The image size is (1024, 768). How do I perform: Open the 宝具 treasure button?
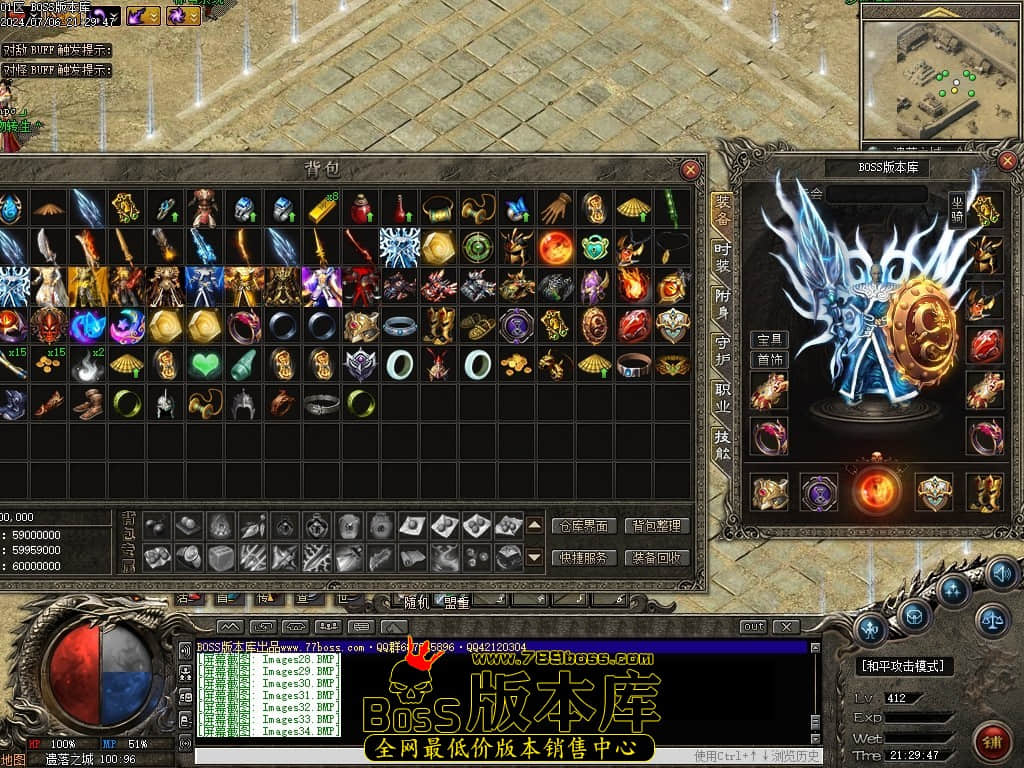point(769,340)
